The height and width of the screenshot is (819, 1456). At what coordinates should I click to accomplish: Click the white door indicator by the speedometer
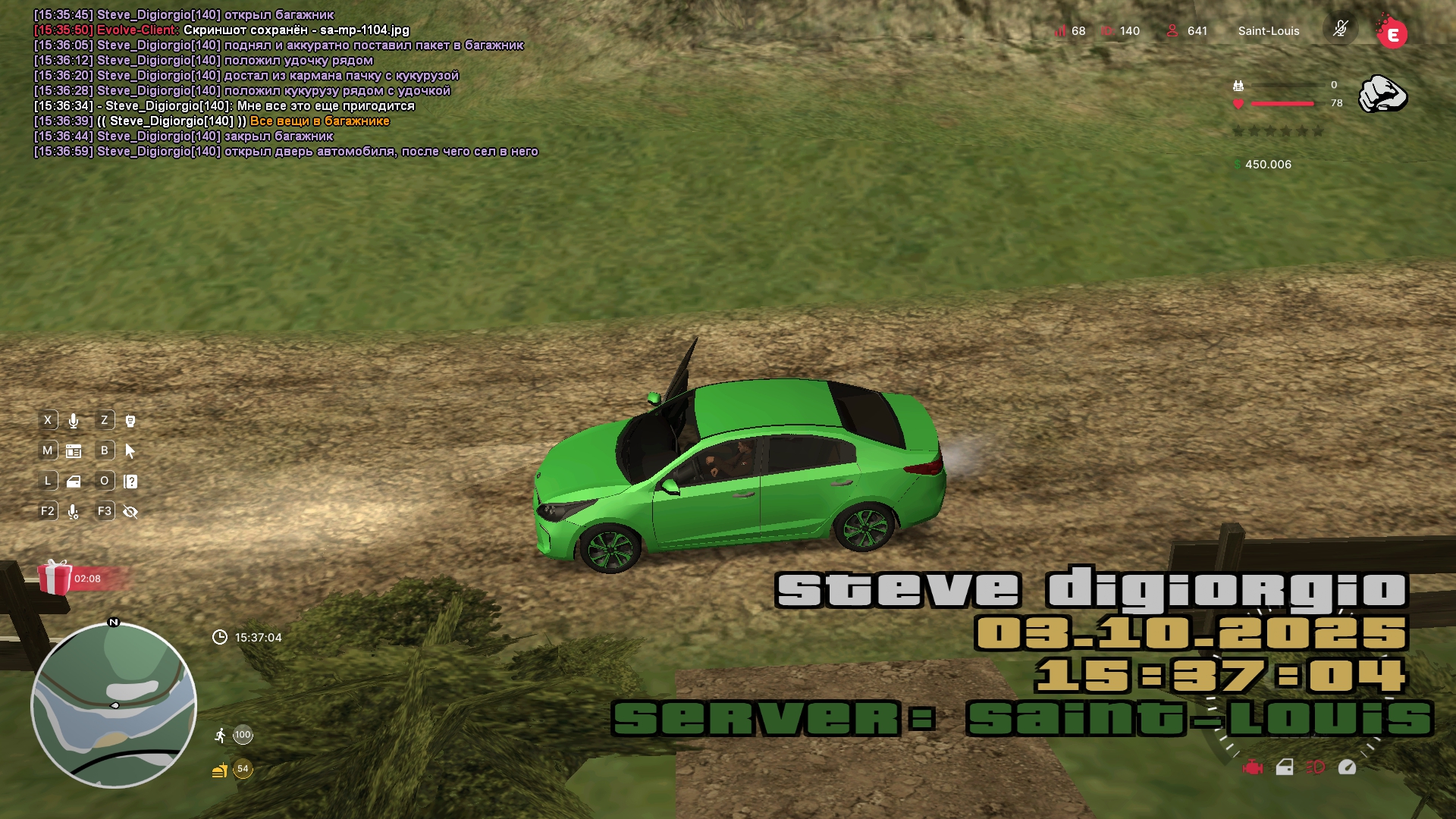(x=1285, y=767)
